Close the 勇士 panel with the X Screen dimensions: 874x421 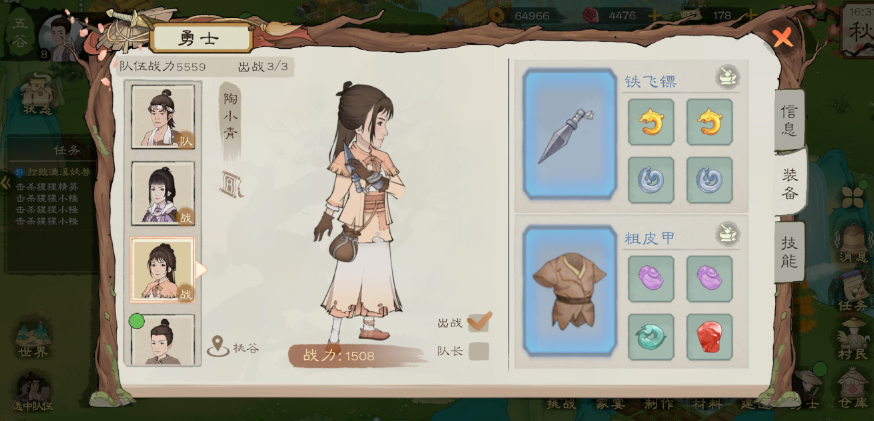pyautogui.click(x=782, y=38)
